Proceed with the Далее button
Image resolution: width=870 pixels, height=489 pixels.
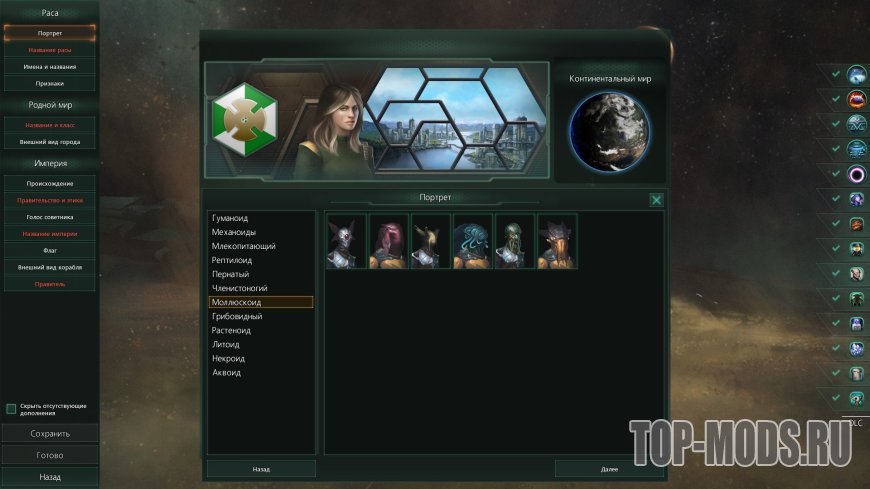pos(609,468)
